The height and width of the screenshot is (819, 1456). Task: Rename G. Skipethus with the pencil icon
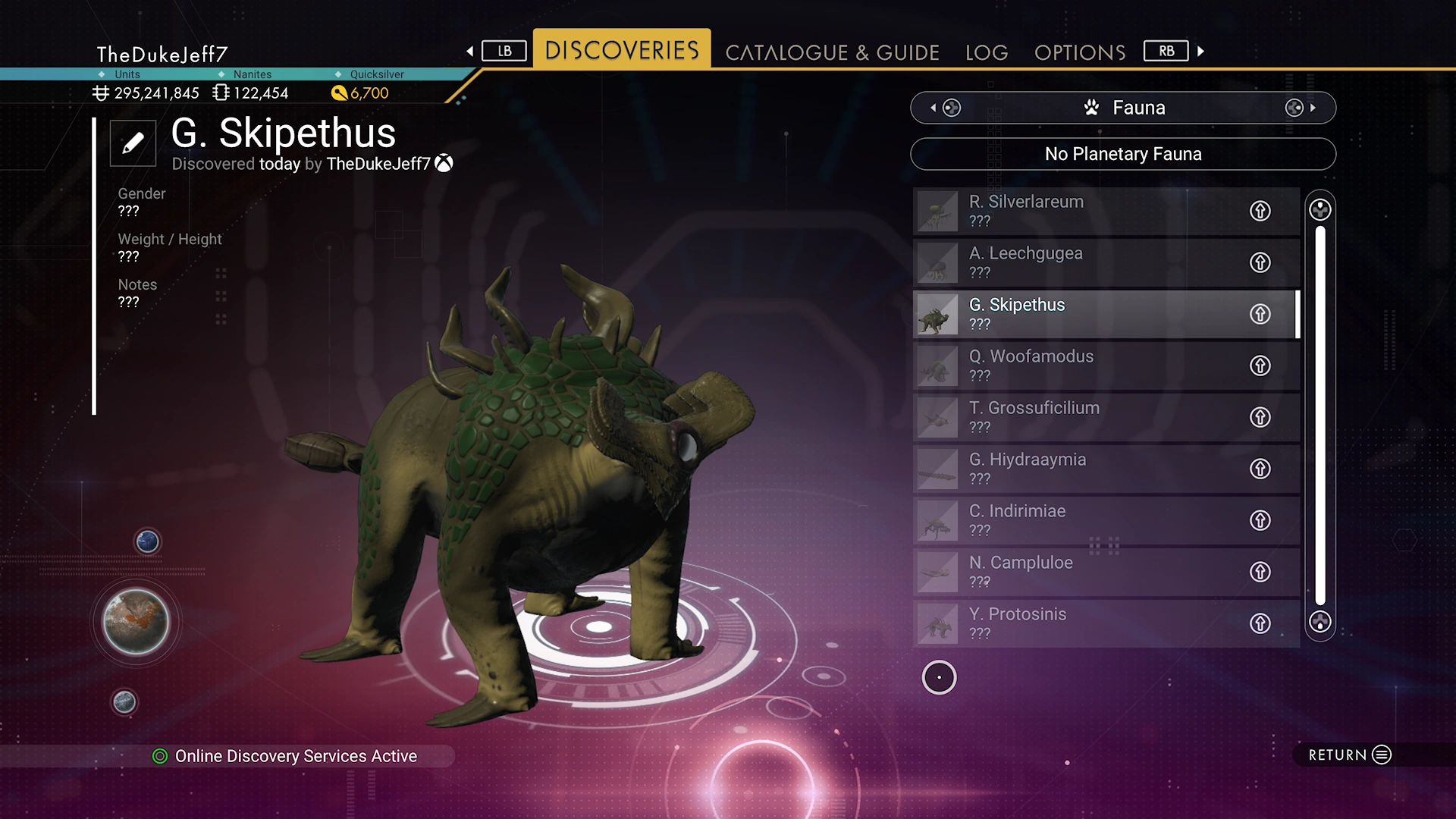point(133,143)
